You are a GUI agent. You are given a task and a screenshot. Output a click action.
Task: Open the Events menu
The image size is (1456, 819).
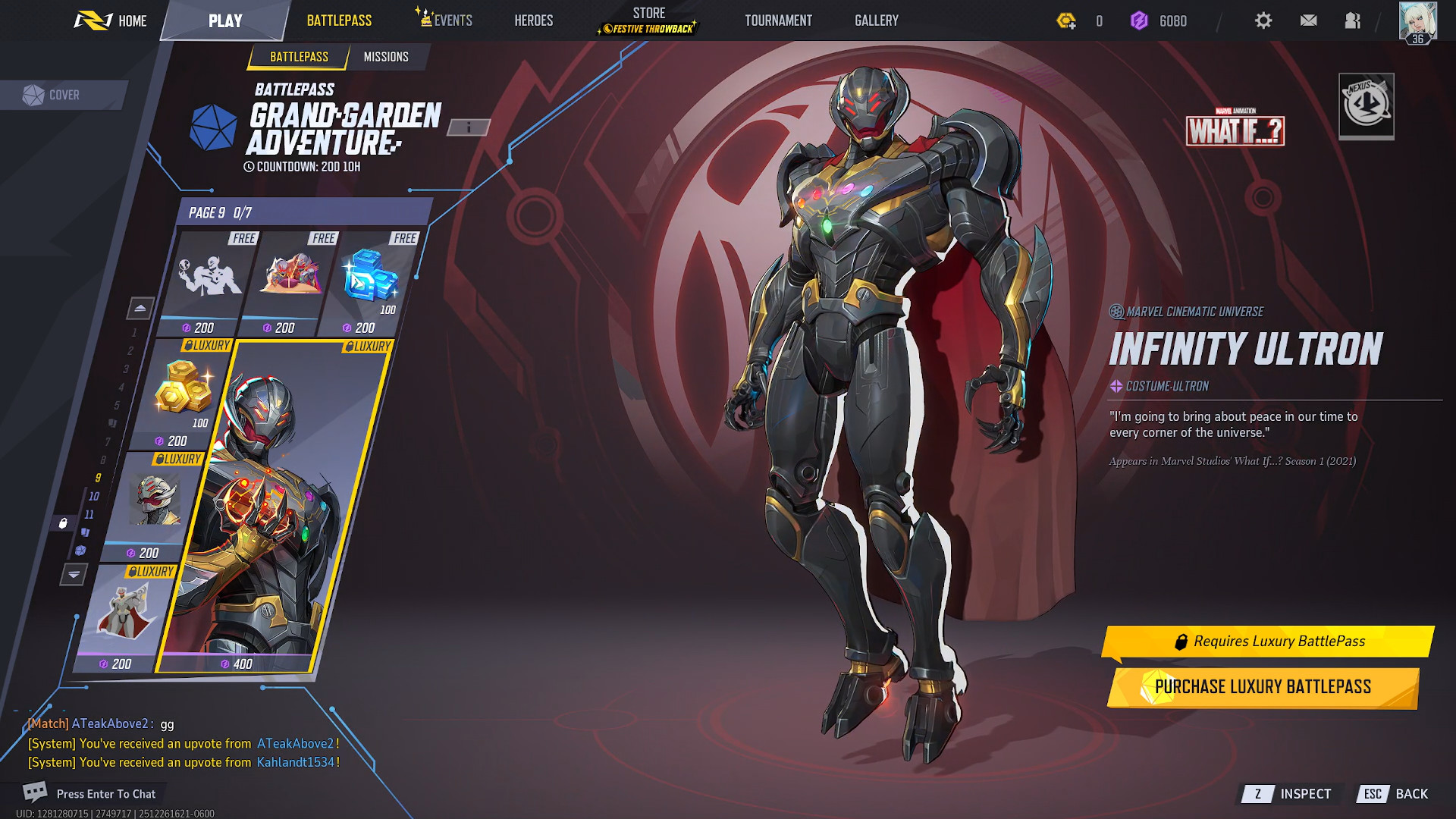coord(445,20)
